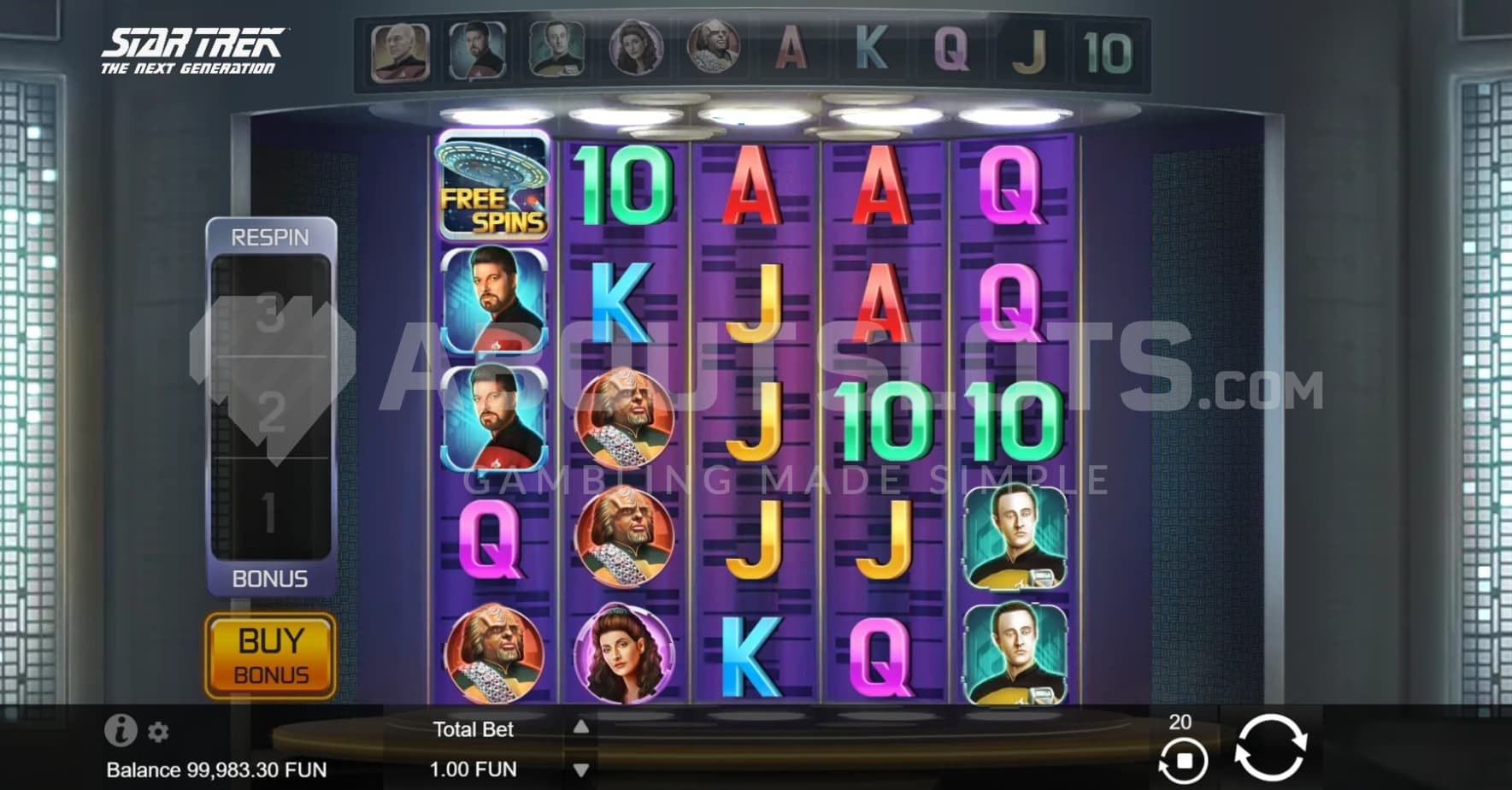Decrease the total bet amount
Viewport: 1512px width, 790px height.
[x=581, y=770]
